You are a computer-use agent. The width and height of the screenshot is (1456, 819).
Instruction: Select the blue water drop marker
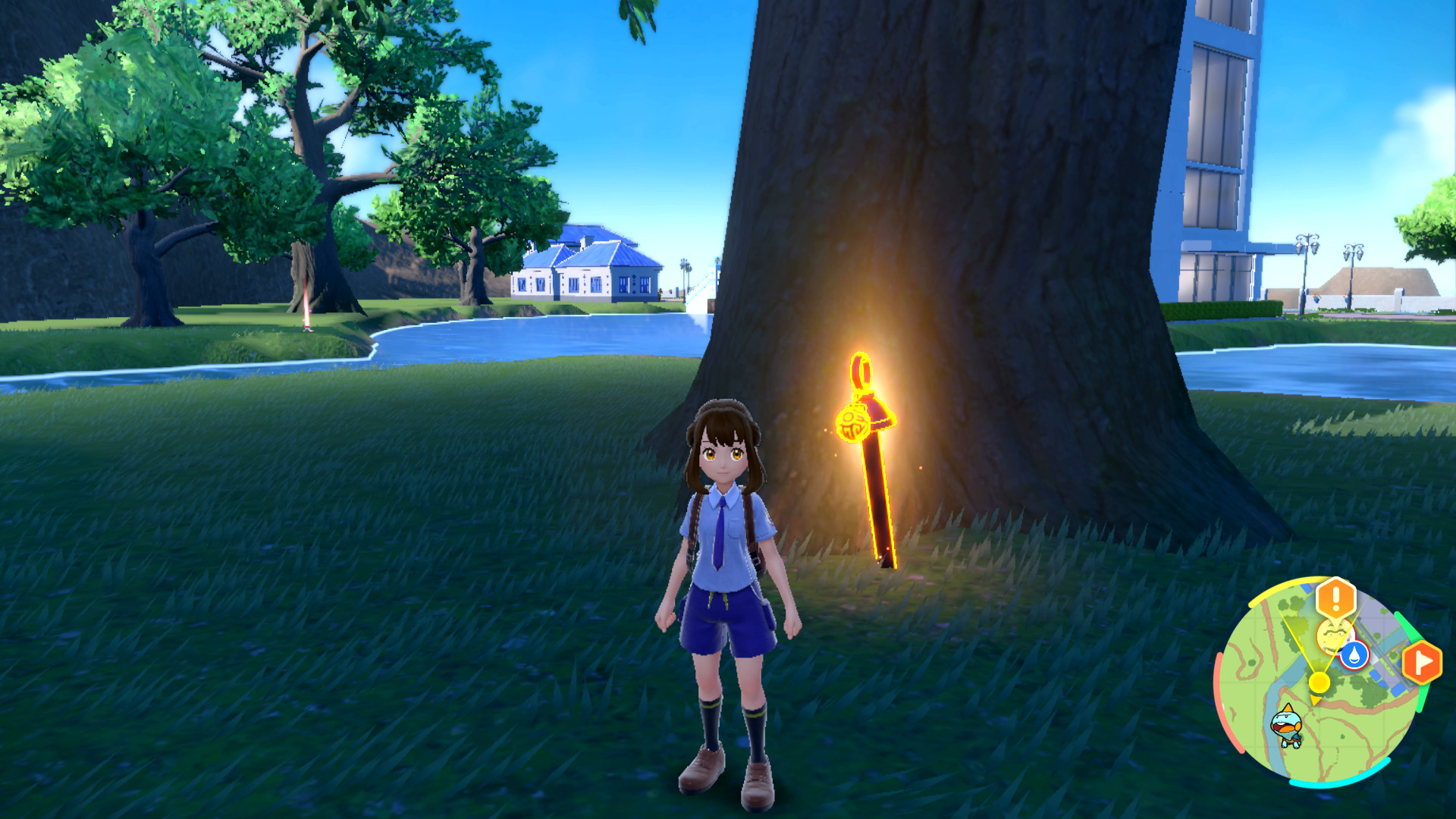[x=1354, y=655]
